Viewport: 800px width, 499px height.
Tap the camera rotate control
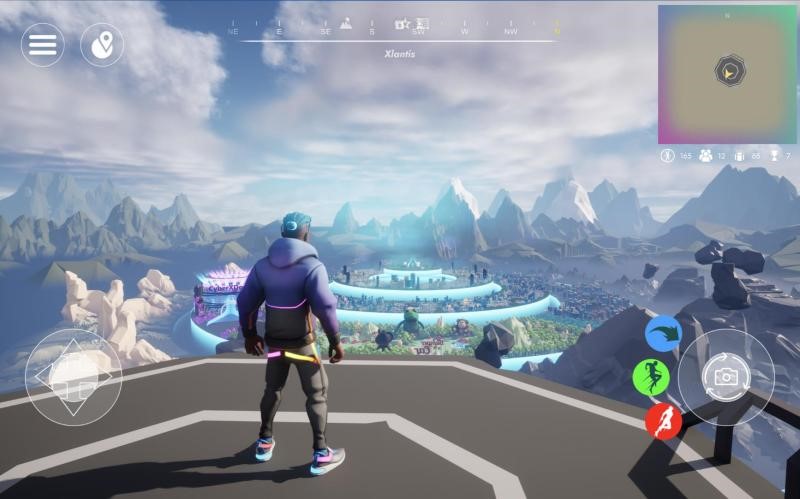click(725, 377)
